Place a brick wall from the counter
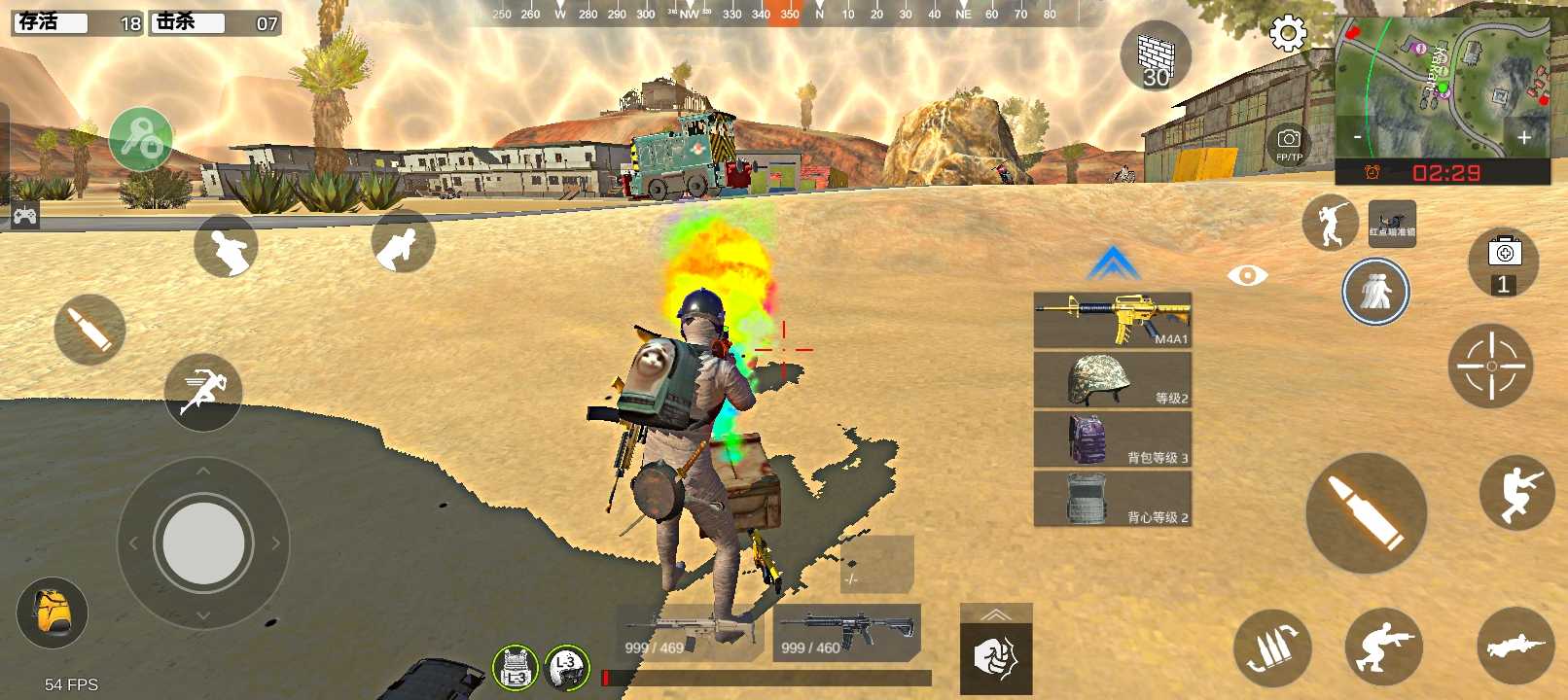The height and width of the screenshot is (700, 1568). coord(1156,57)
